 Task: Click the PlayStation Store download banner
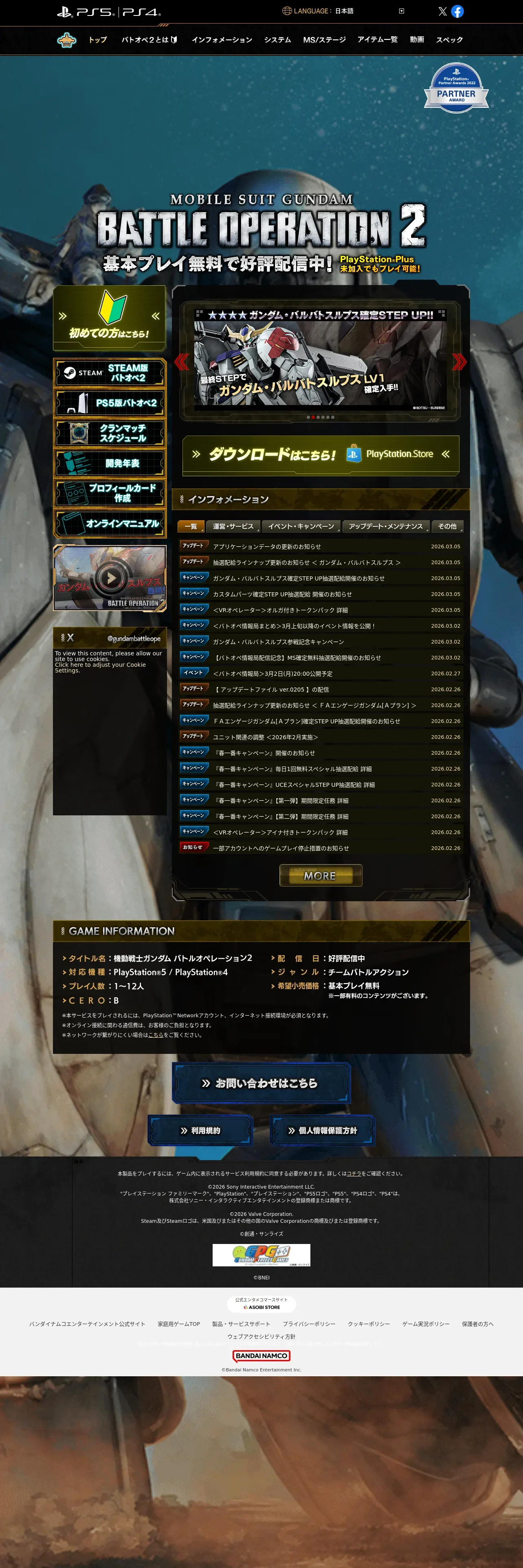[x=321, y=454]
